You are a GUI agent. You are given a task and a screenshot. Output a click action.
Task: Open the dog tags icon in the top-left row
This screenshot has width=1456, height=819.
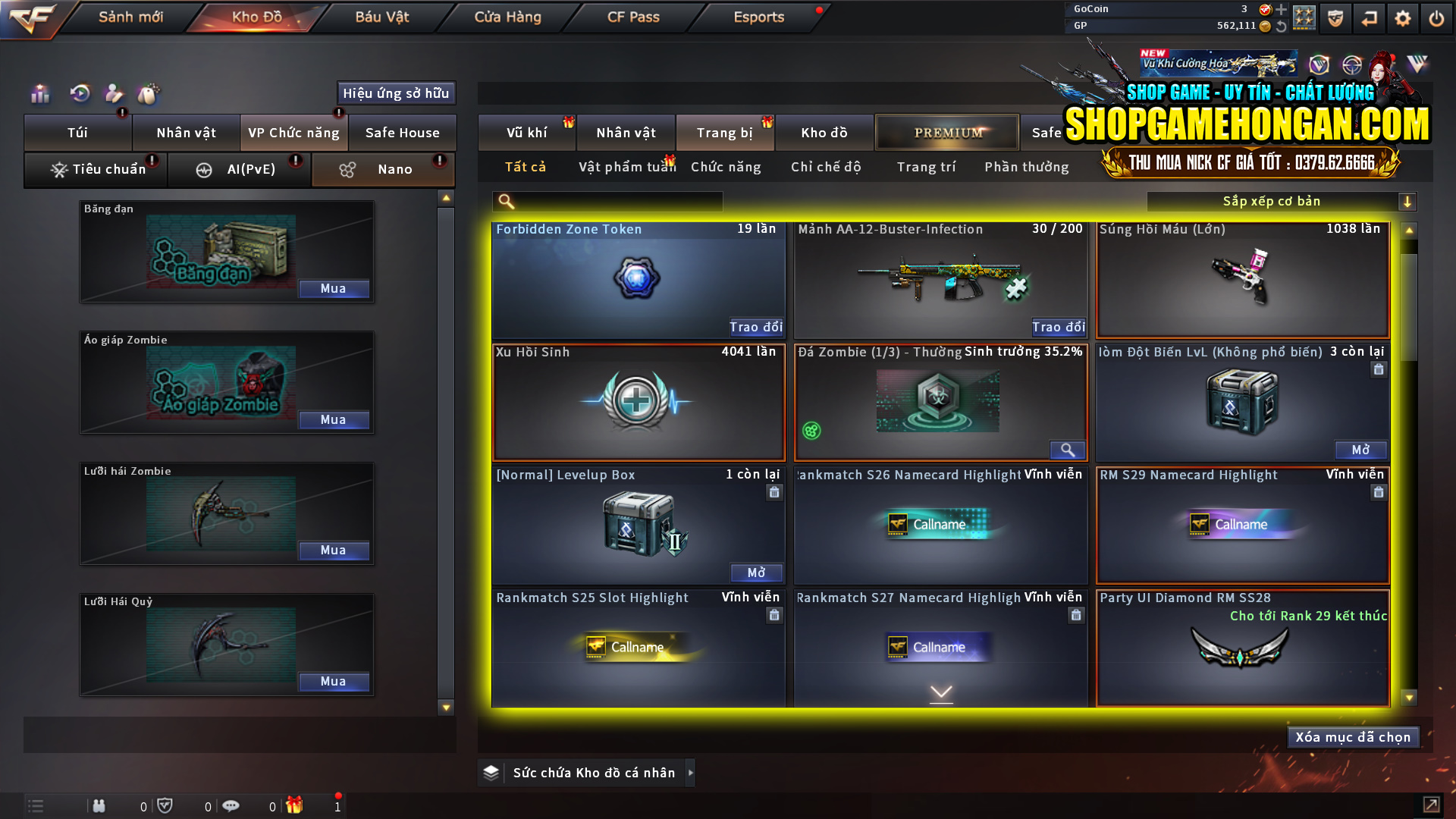click(150, 93)
